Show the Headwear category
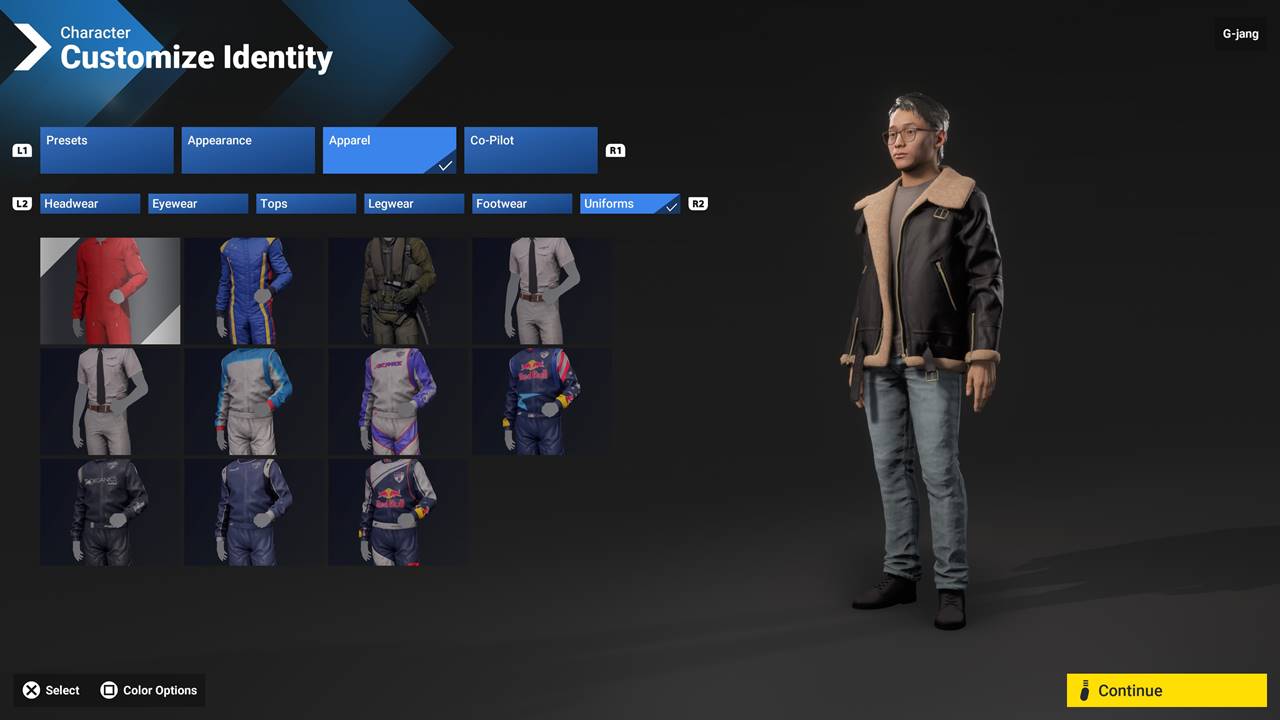1280x720 pixels. [x=90, y=204]
